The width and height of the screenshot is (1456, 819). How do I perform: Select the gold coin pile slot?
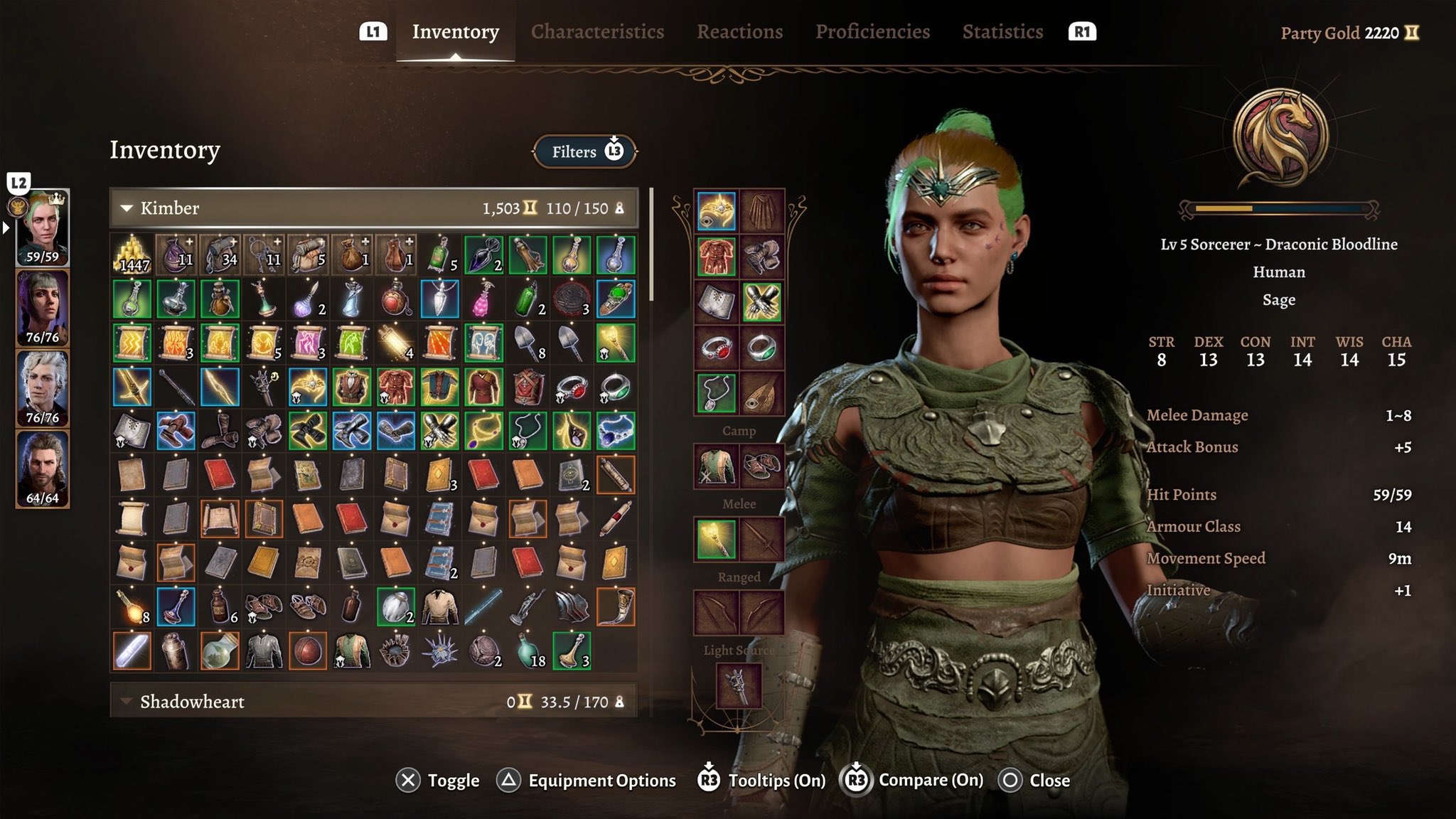pyautogui.click(x=132, y=255)
